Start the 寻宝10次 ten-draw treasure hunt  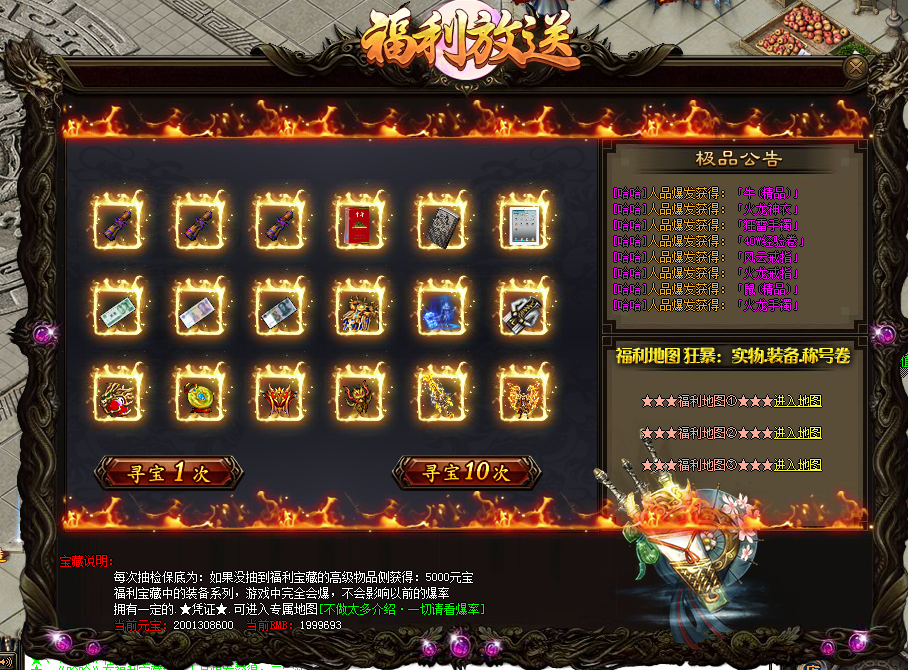pyautogui.click(x=467, y=472)
